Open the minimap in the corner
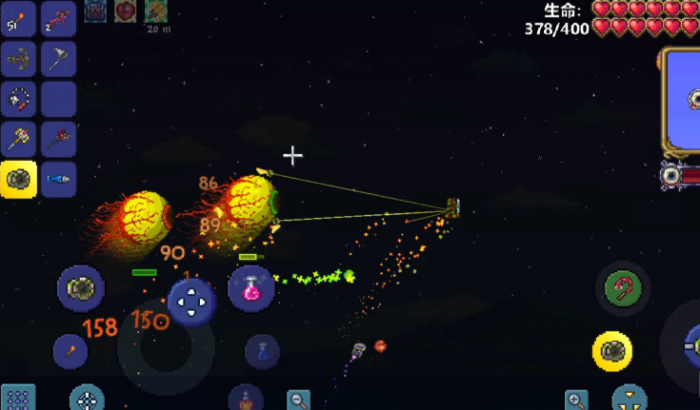700x410 pixels. pos(682,100)
